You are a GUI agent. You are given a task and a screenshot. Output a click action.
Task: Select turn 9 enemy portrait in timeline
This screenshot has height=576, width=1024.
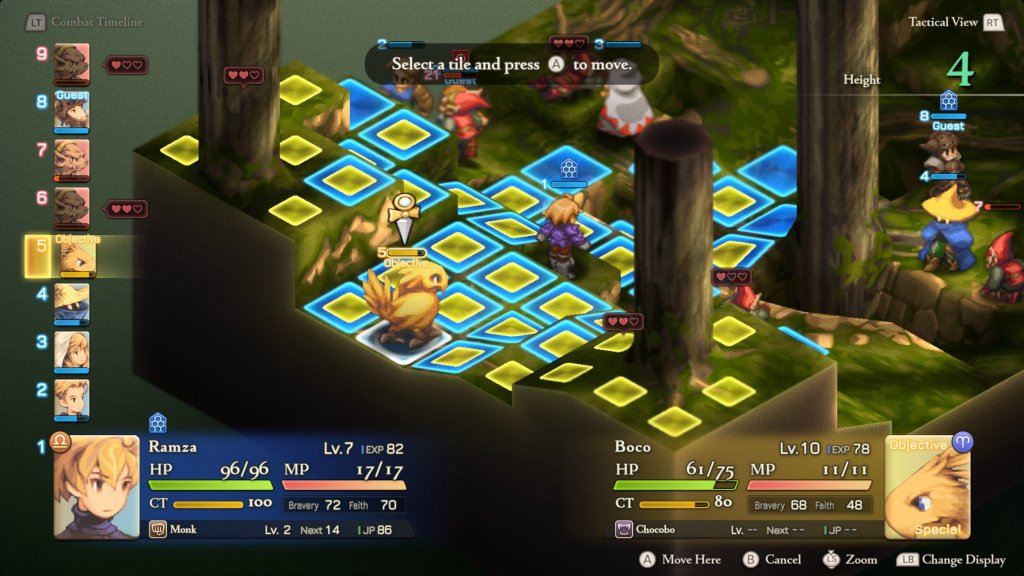[71, 62]
